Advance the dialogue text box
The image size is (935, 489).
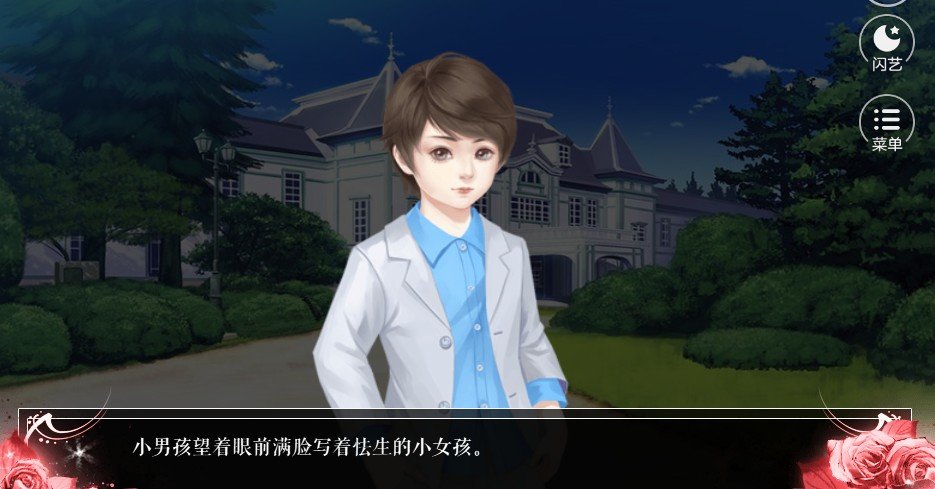click(465, 447)
